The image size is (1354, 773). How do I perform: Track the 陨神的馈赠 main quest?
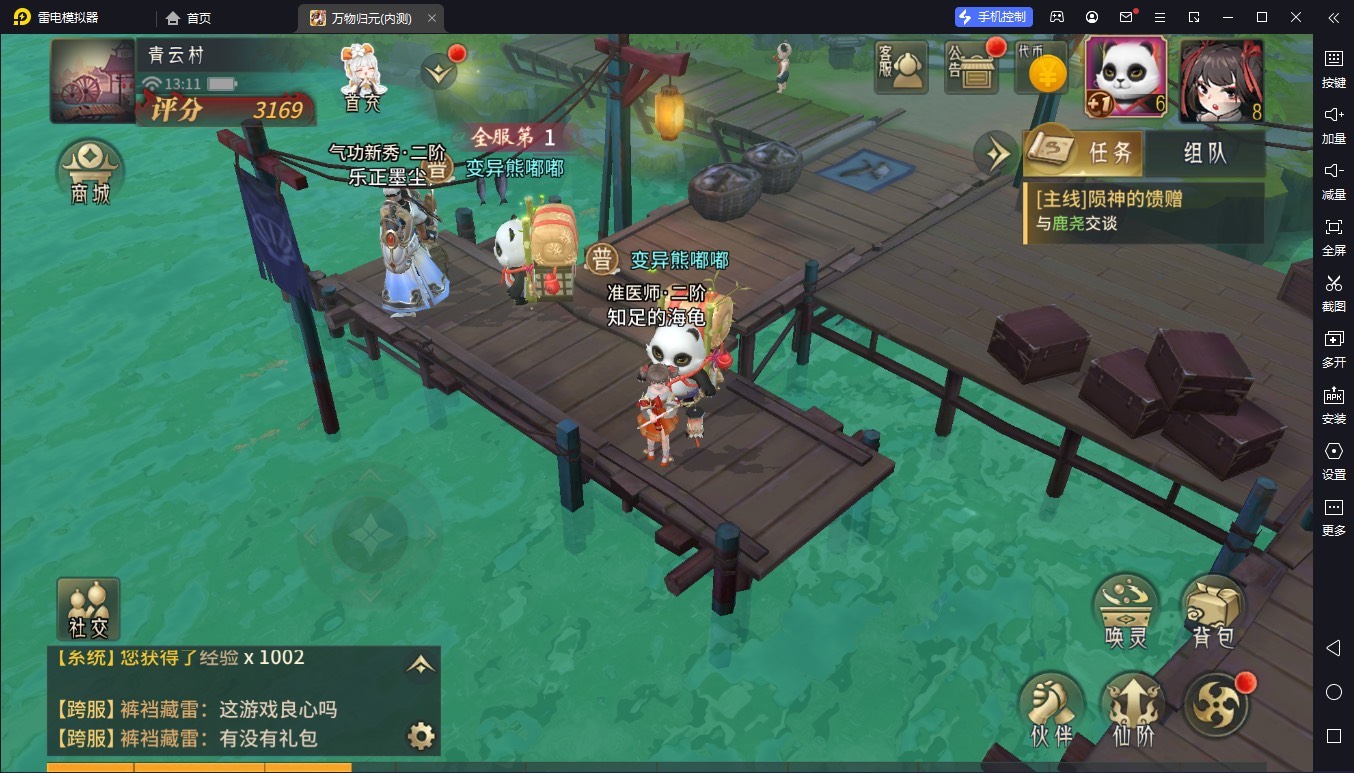(x=1140, y=211)
